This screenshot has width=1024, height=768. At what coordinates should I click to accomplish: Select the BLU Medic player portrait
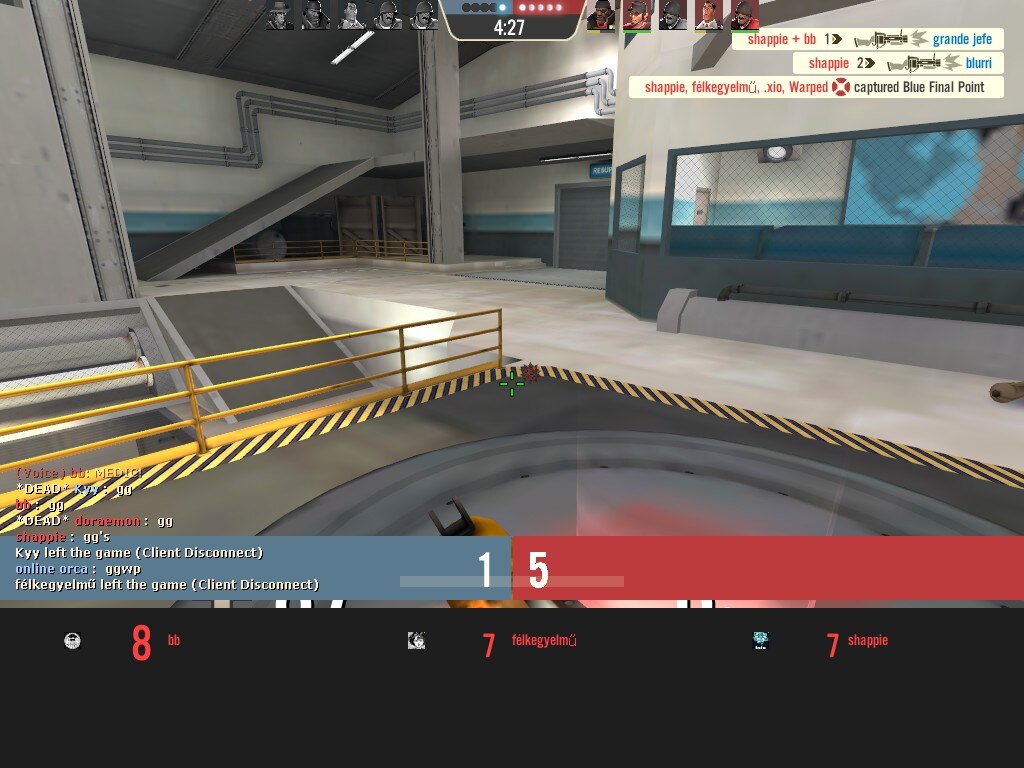(x=351, y=15)
